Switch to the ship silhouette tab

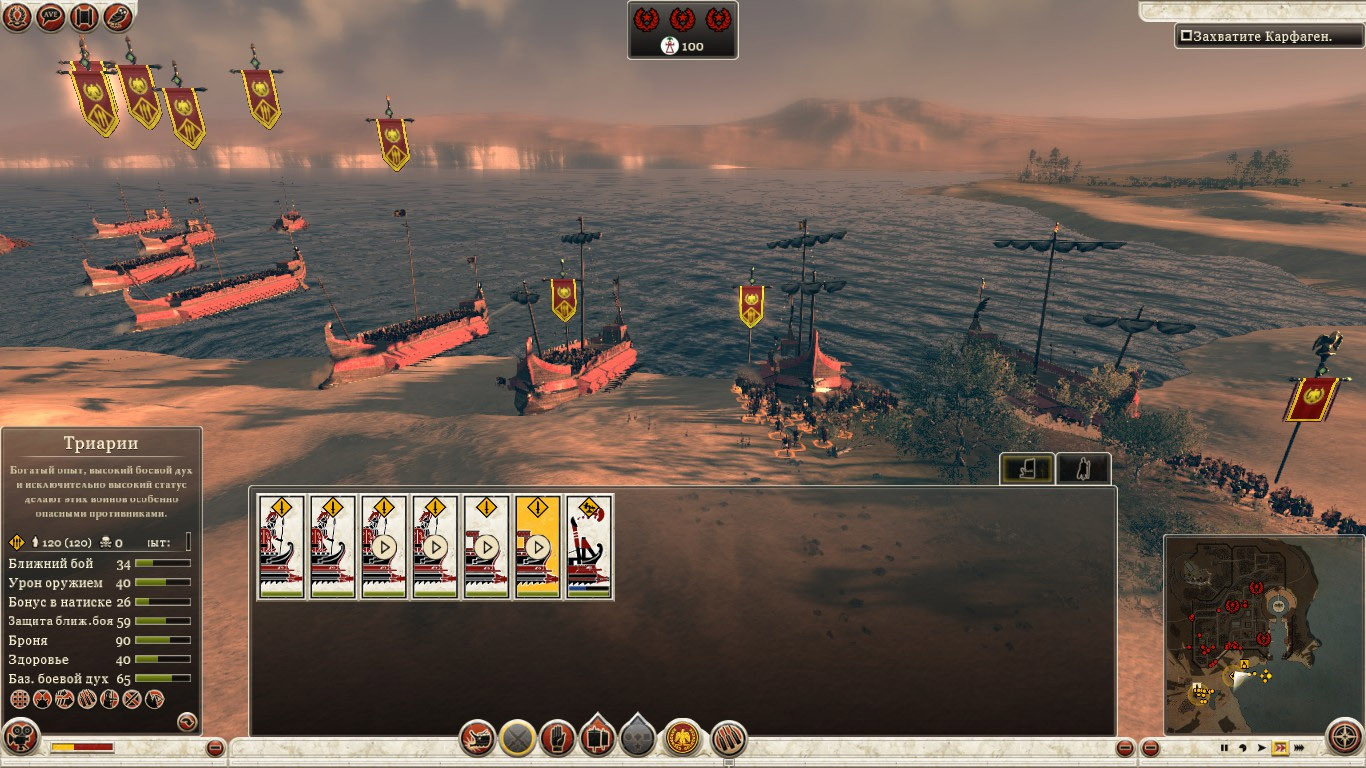(1025, 468)
